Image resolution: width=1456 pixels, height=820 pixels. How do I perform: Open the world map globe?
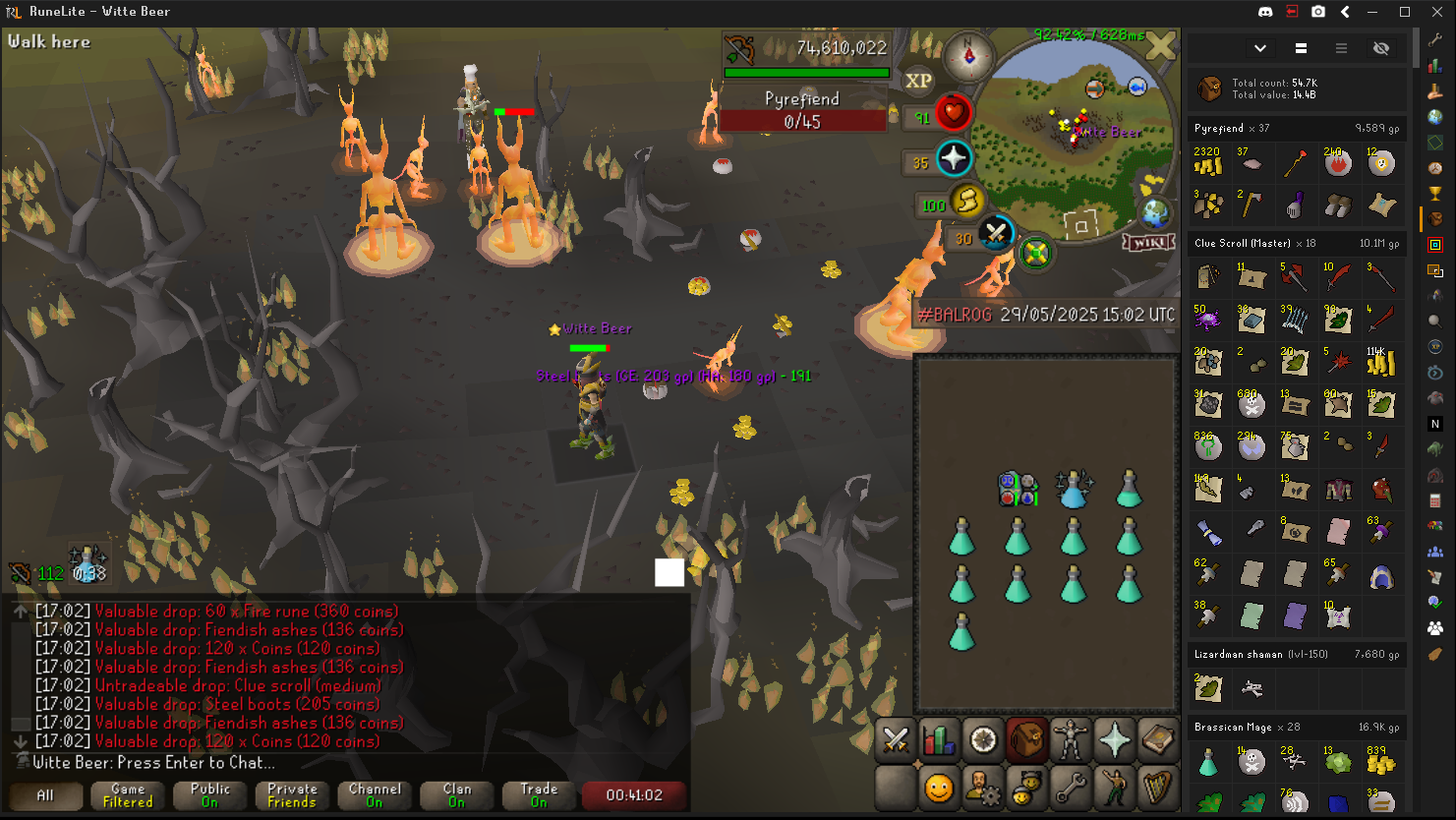1154,212
